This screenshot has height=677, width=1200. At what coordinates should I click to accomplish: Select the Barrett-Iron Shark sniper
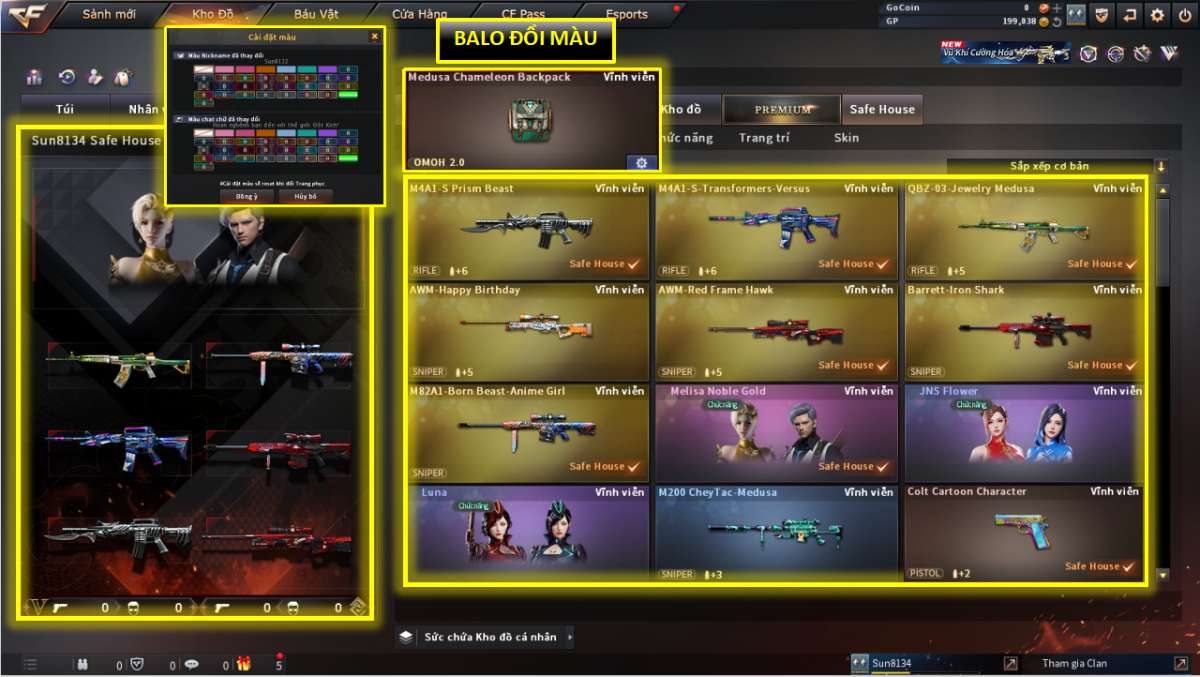(1025, 331)
